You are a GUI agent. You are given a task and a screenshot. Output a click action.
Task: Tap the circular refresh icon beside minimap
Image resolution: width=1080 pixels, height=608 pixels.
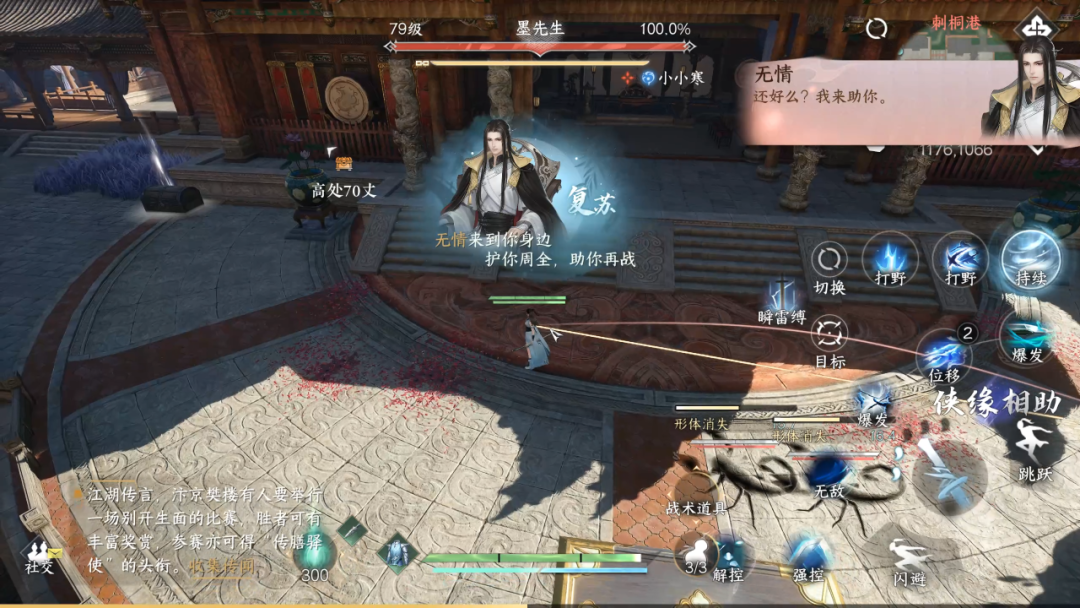[x=877, y=28]
